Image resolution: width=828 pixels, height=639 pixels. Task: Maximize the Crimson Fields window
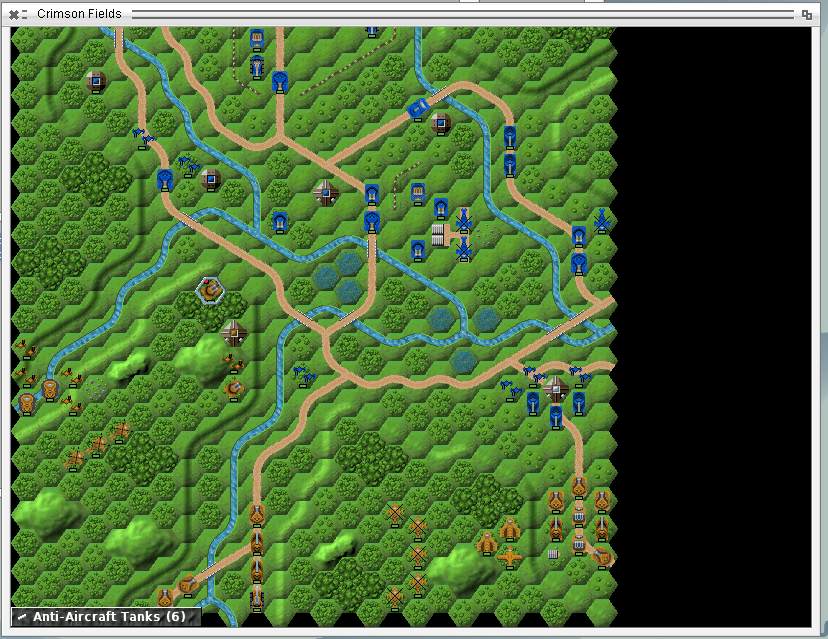pos(806,14)
